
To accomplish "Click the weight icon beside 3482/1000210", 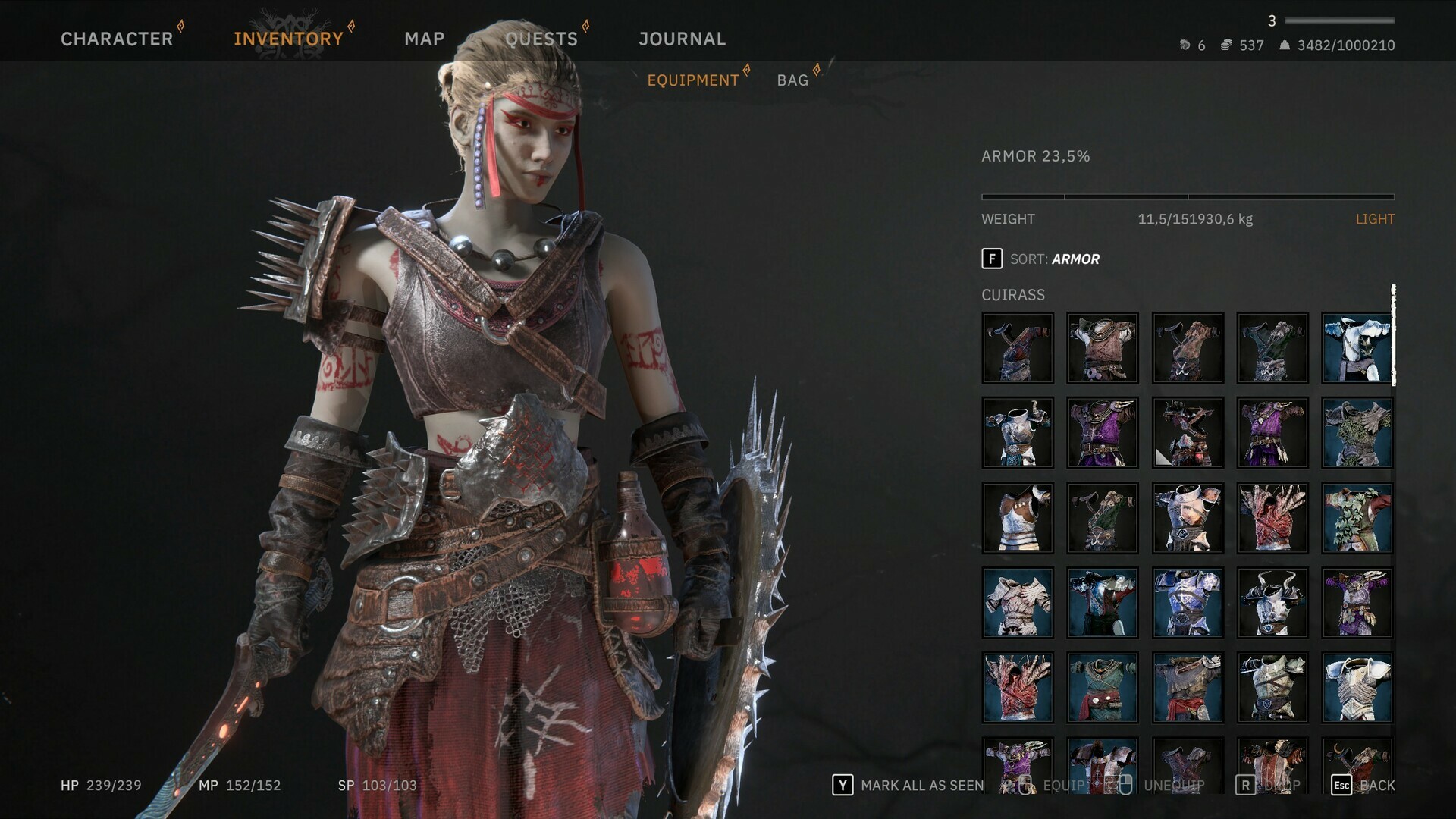I will pos(1285,45).
